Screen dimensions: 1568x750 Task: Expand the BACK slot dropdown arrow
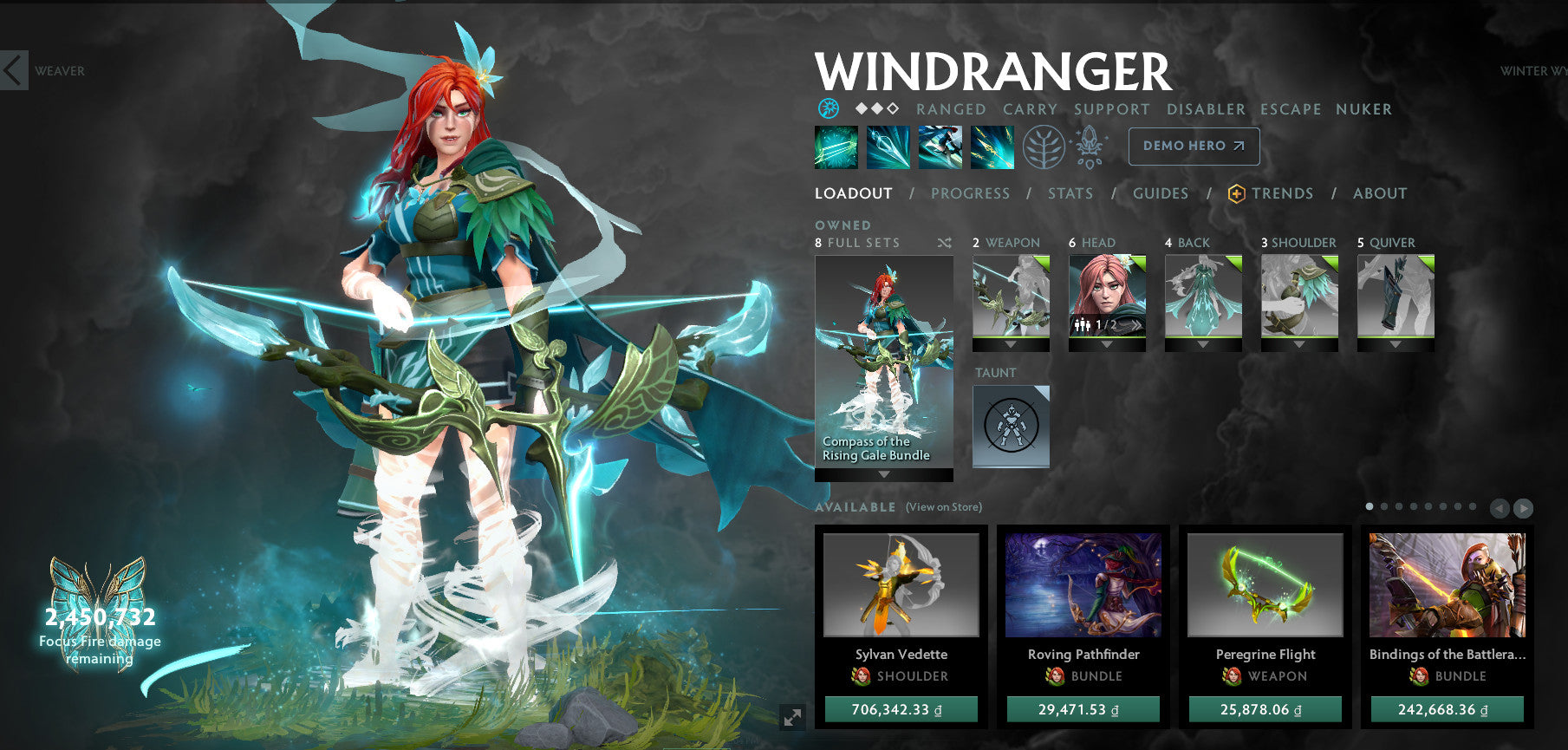coord(1202,343)
